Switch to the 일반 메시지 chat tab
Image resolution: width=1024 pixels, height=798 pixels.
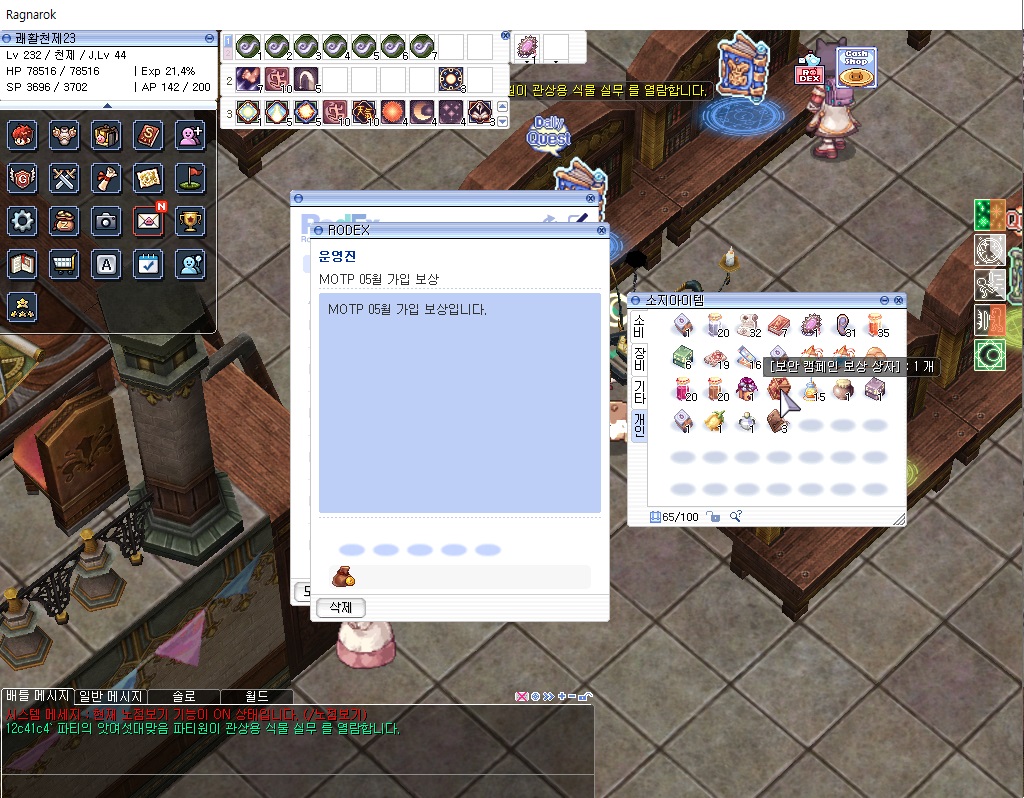(x=112, y=696)
